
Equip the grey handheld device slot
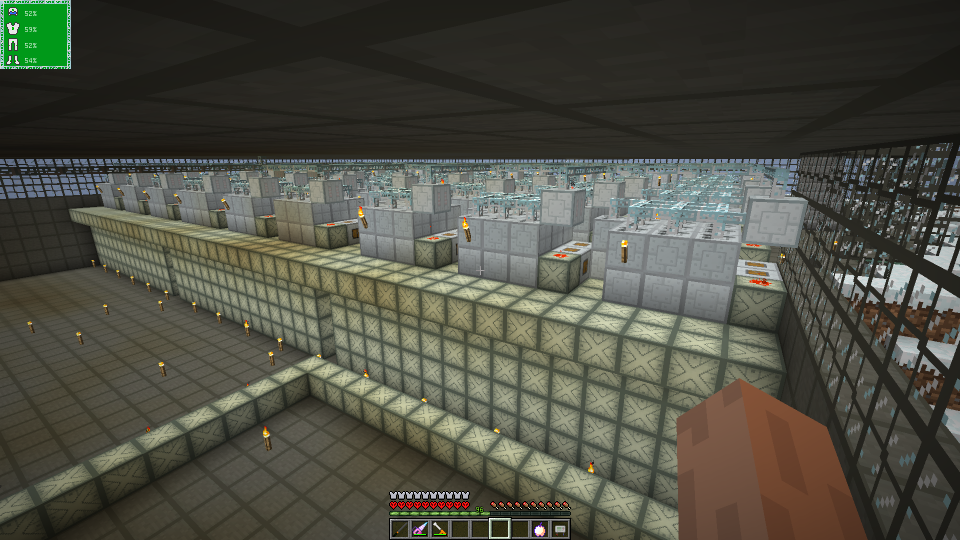(x=560, y=529)
